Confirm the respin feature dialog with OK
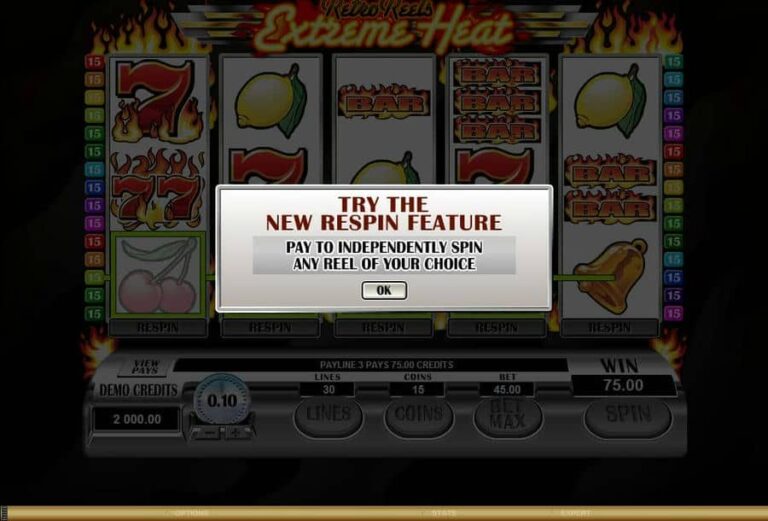This screenshot has height=521, width=768. click(383, 290)
